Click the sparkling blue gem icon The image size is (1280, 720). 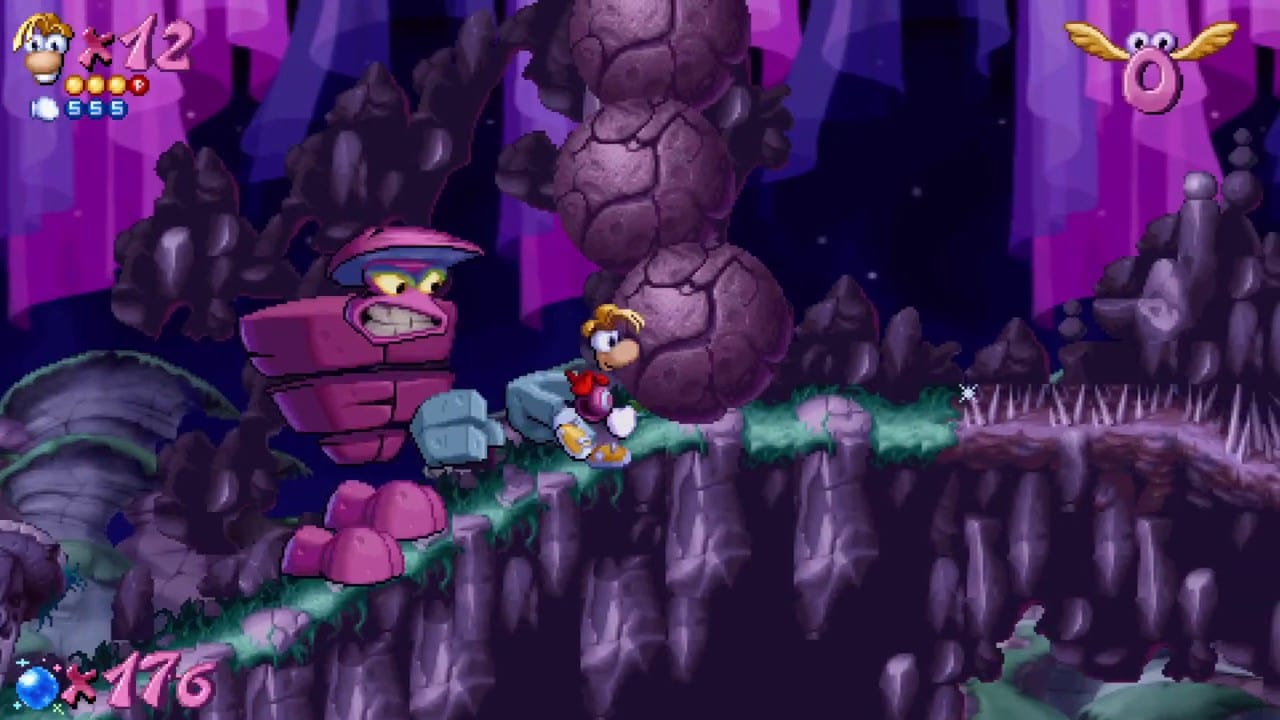click(x=35, y=690)
